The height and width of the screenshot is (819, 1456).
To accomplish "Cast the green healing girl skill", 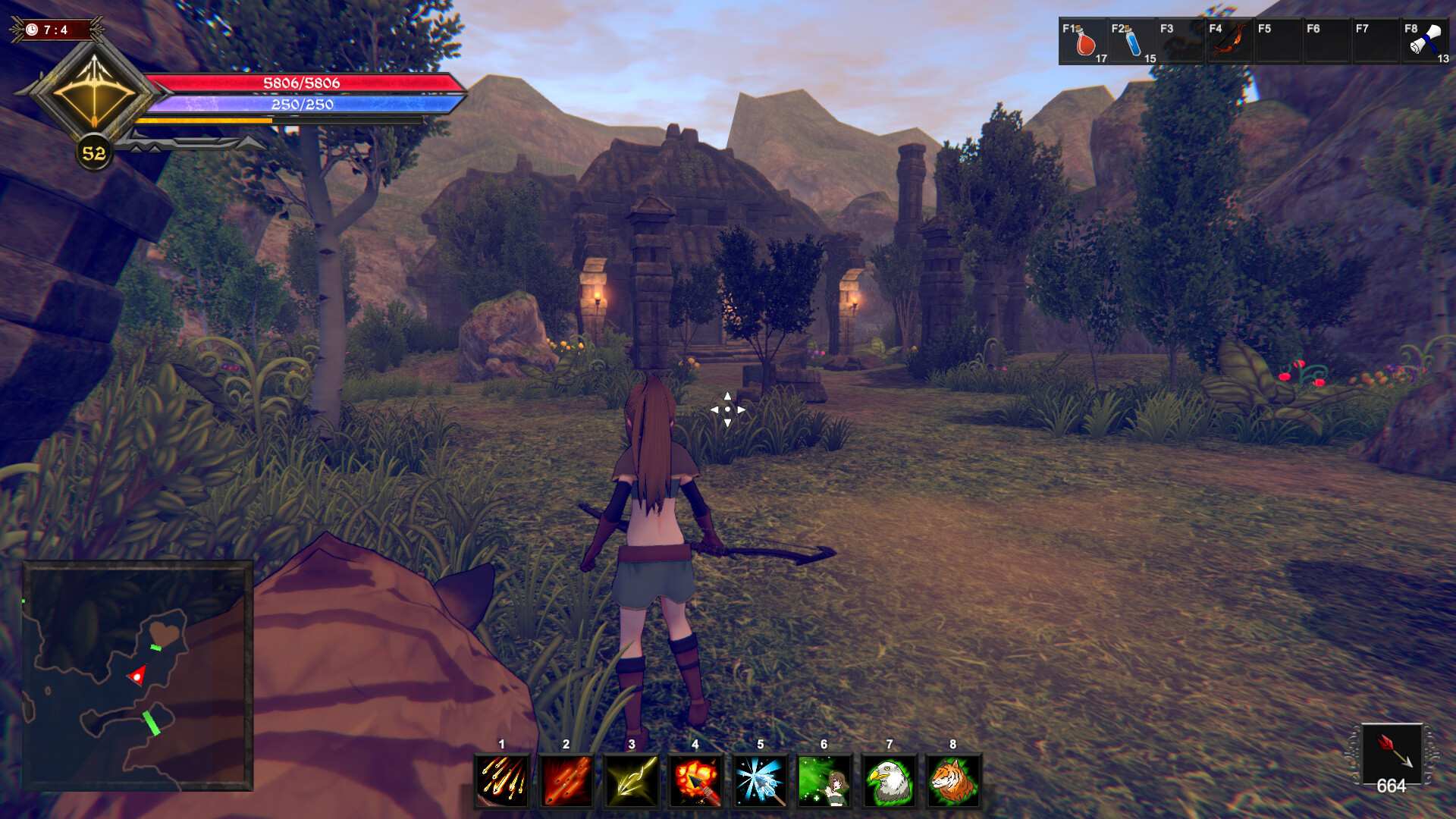I will pos(824,780).
